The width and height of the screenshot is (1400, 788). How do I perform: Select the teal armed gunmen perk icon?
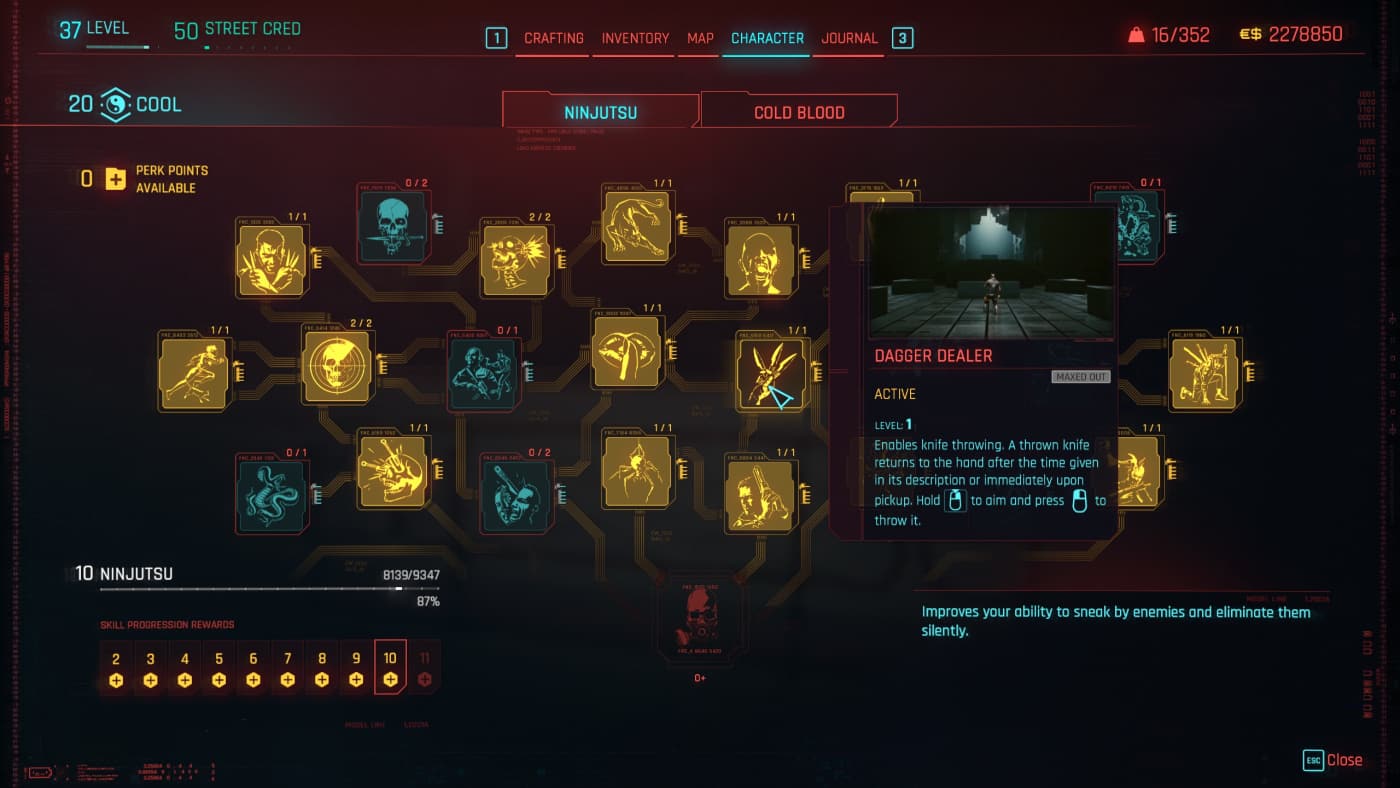click(483, 373)
